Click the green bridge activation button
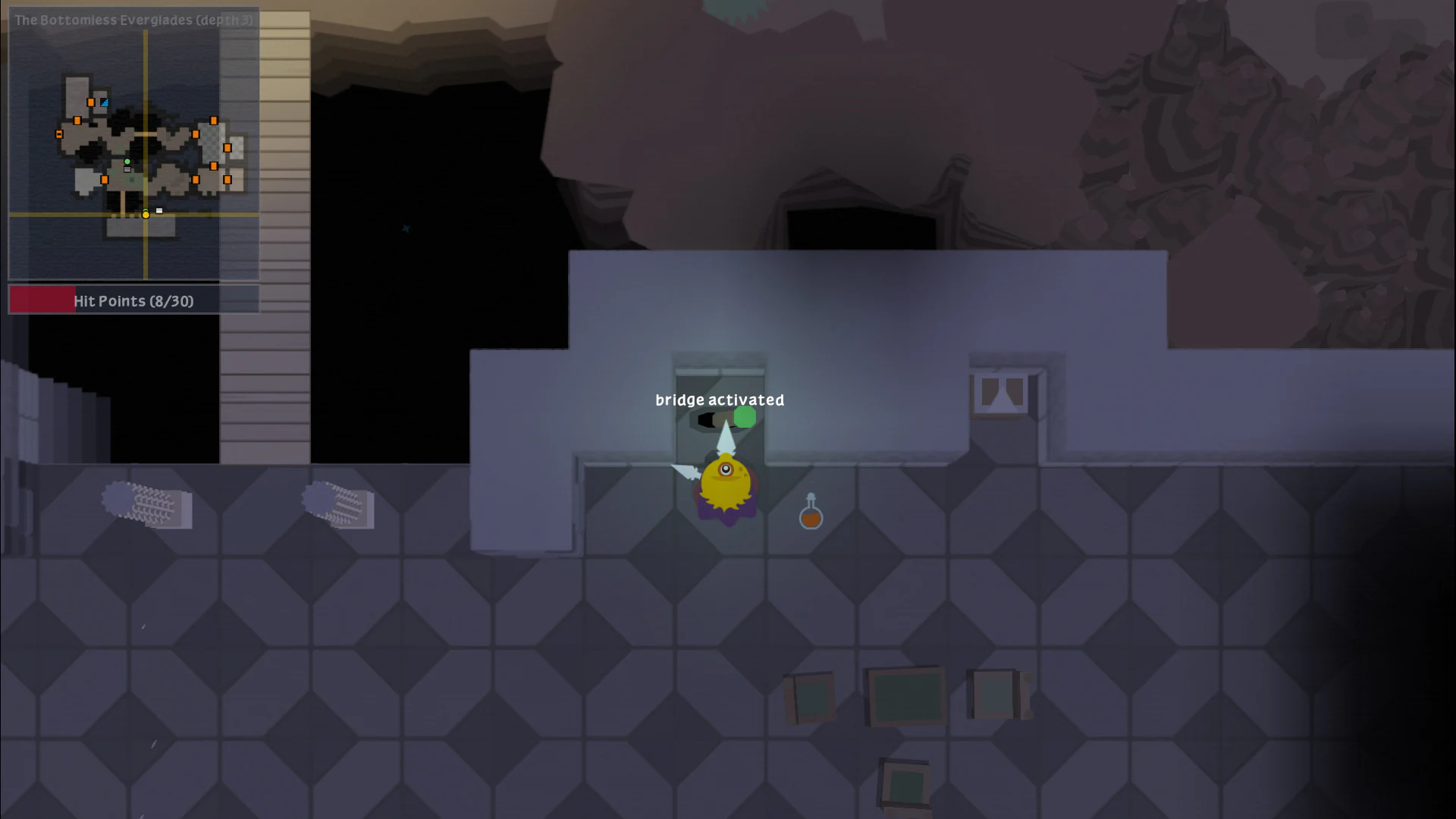 [744, 416]
